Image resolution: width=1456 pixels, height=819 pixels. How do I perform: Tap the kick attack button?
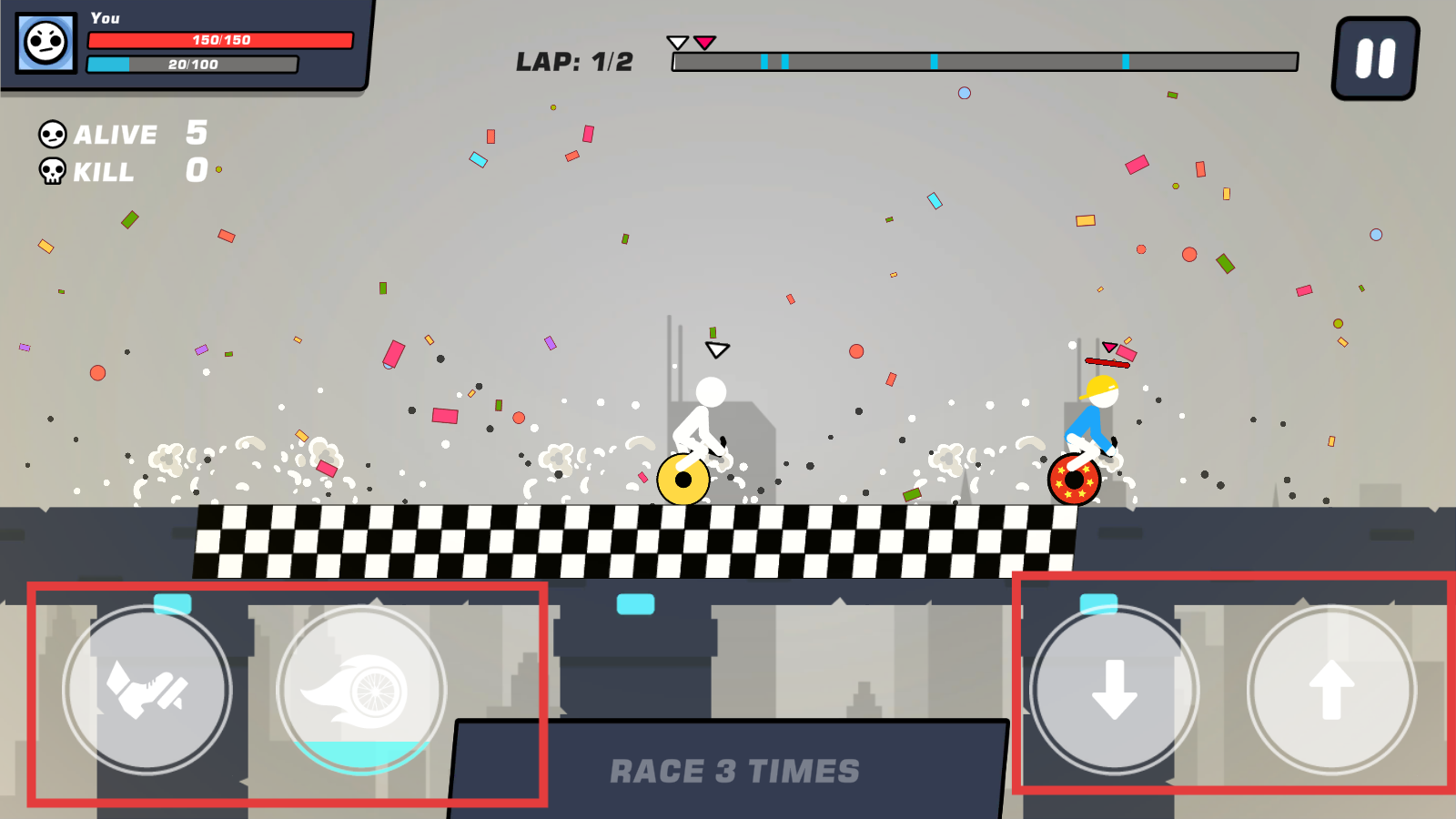pos(147,690)
